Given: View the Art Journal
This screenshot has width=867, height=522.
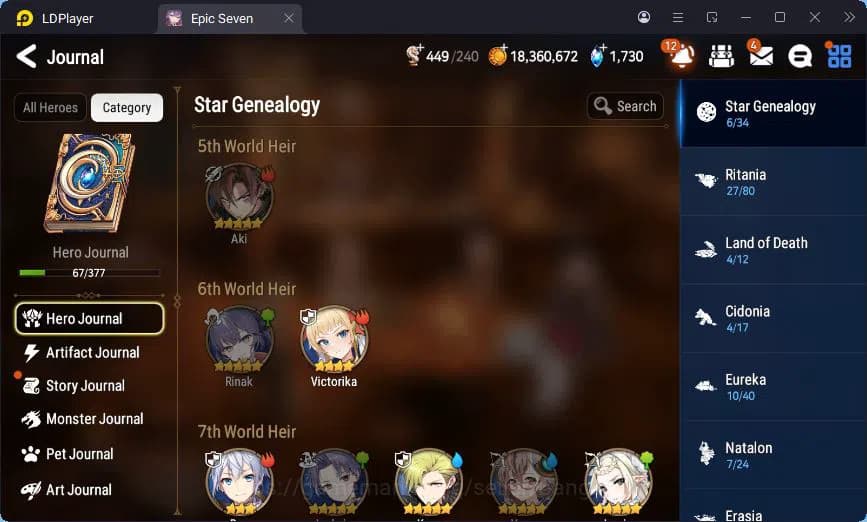Looking at the screenshot, I should (77, 490).
